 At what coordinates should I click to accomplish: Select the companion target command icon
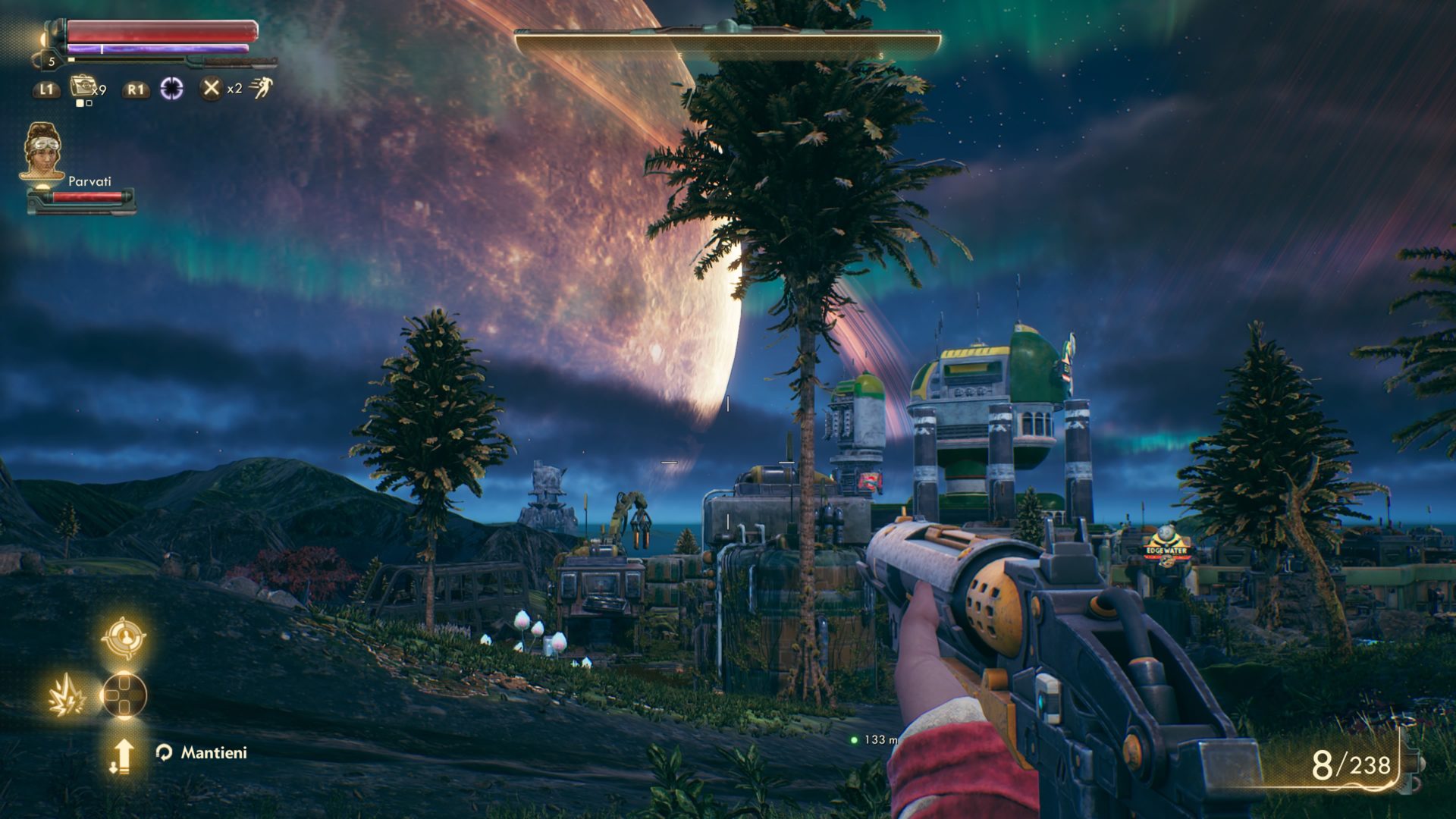tap(124, 637)
